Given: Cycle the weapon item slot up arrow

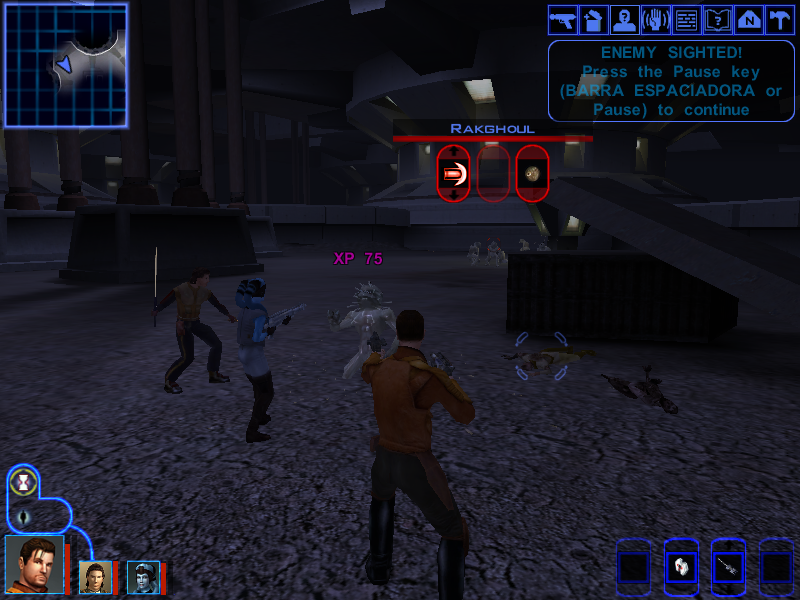Looking at the screenshot, I should pyautogui.click(x=729, y=546).
